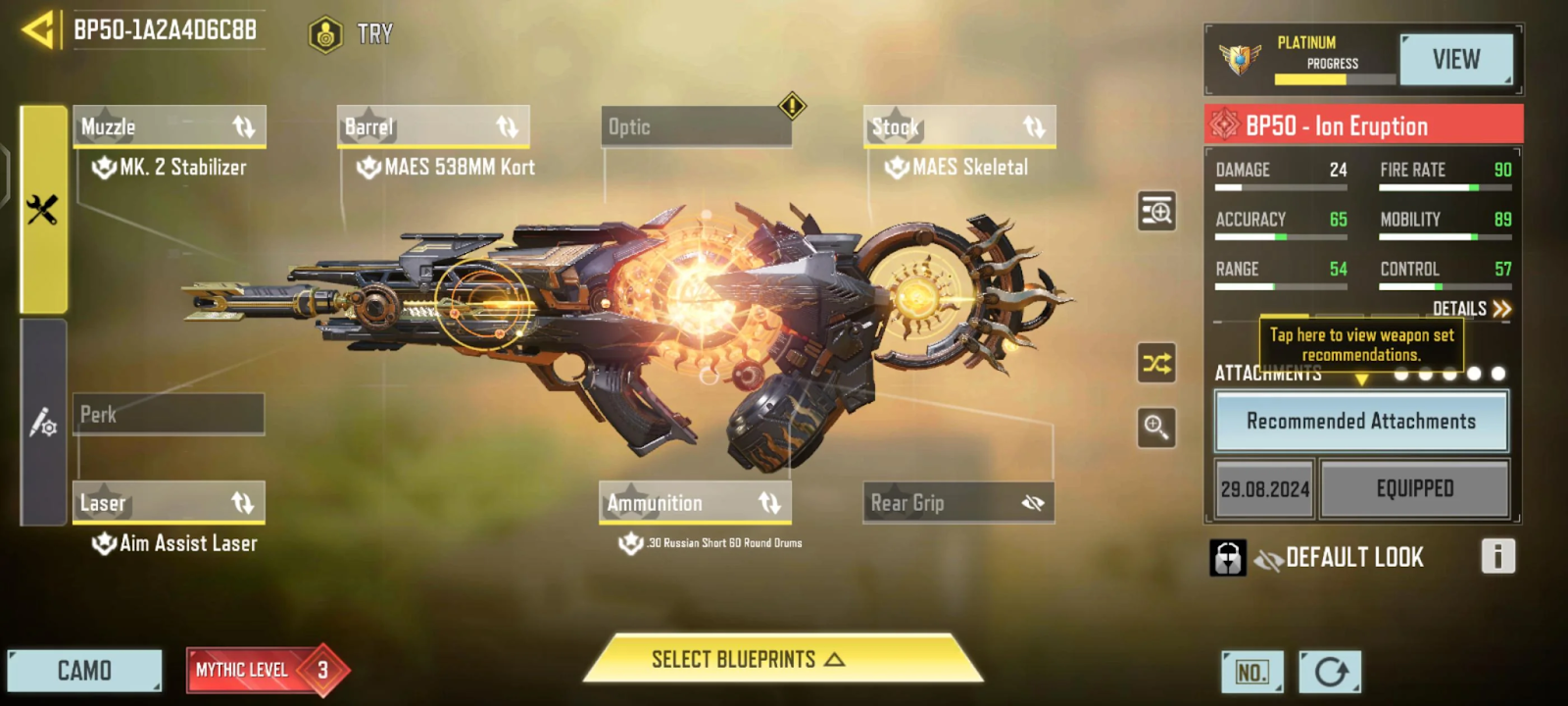
Task: Choose a Perk attachment
Action: (169, 414)
